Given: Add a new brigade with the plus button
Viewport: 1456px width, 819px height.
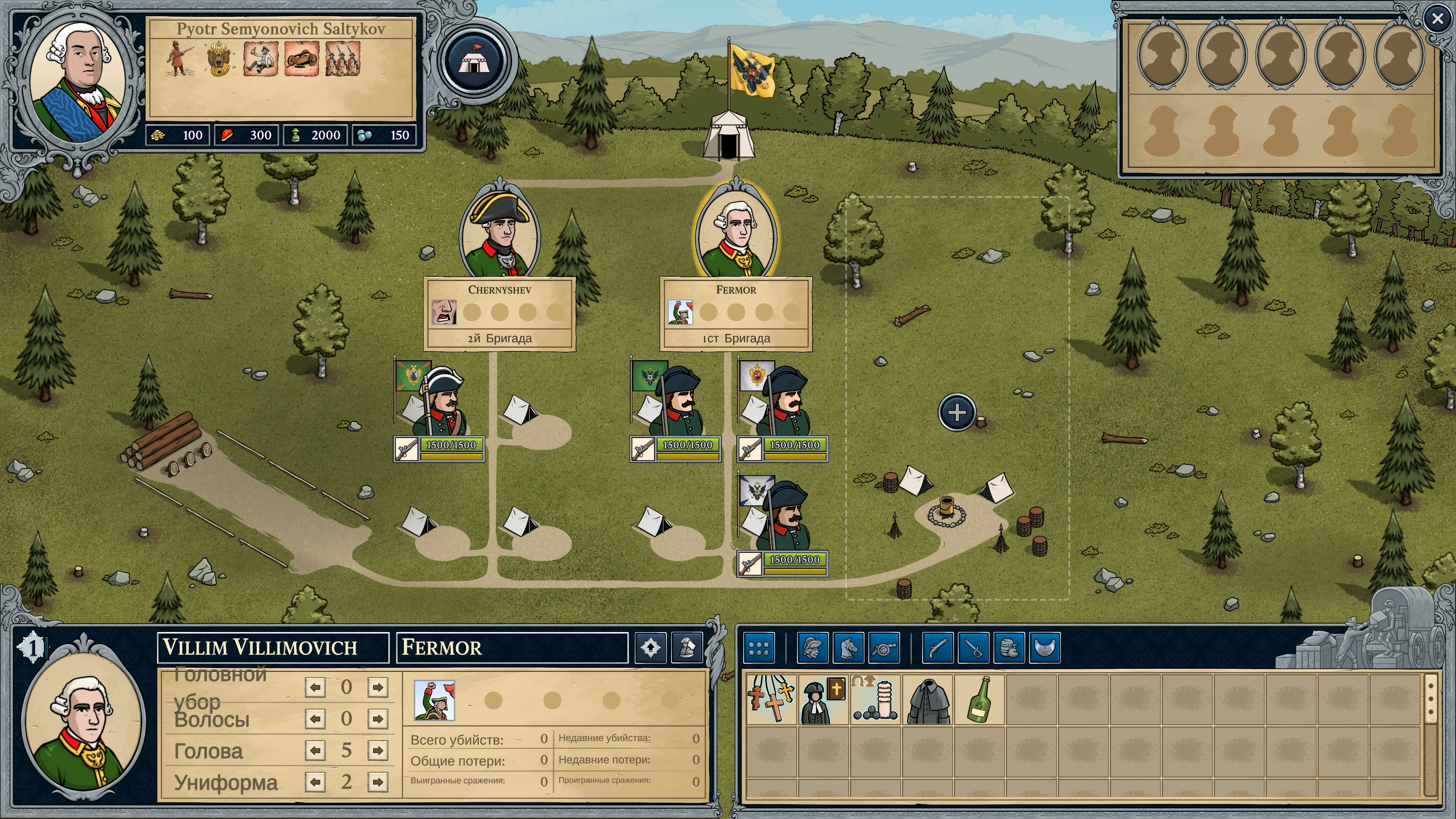Looking at the screenshot, I should (x=956, y=412).
